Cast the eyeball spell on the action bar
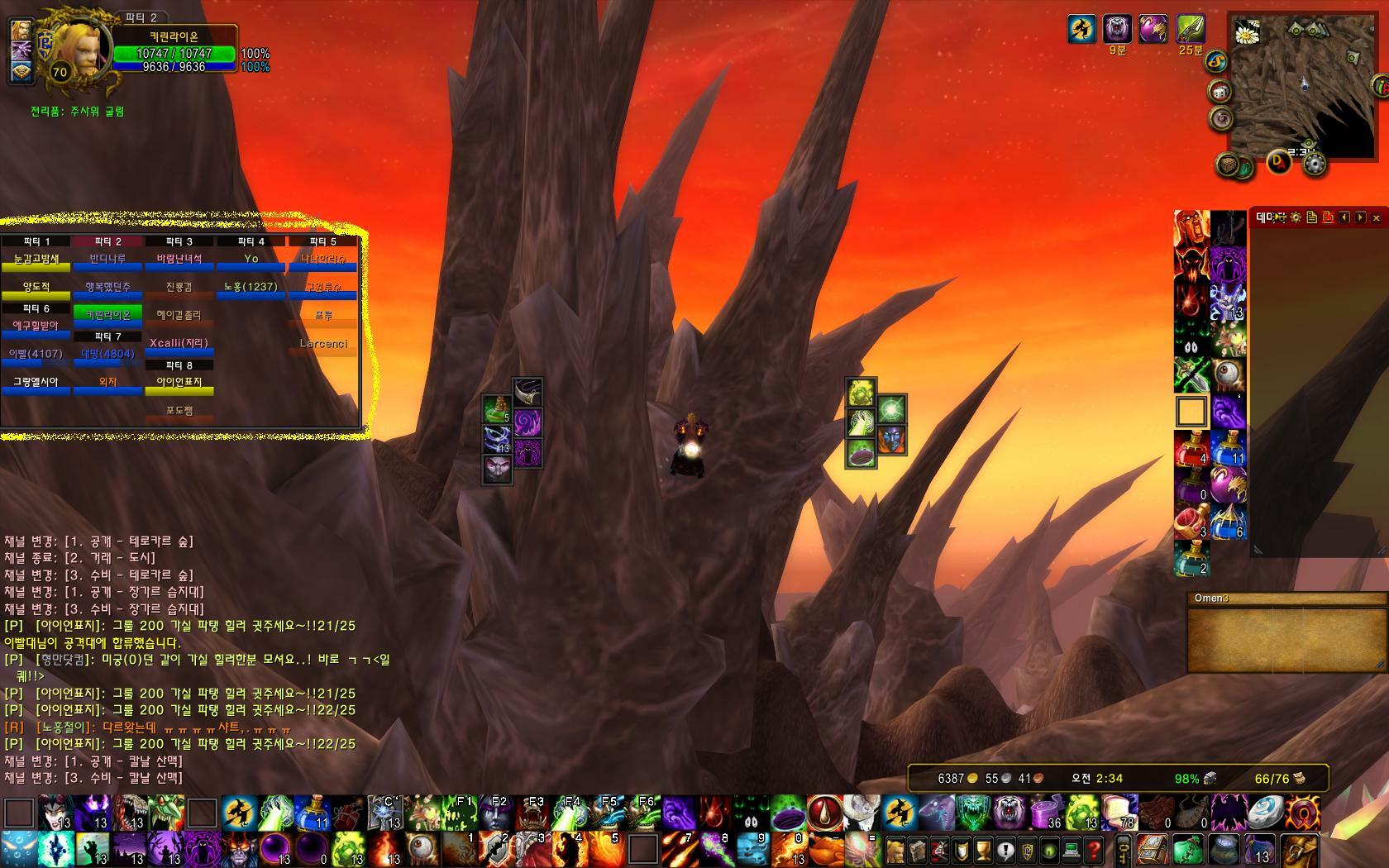Screen dimensions: 1389x868 (x=422, y=849)
